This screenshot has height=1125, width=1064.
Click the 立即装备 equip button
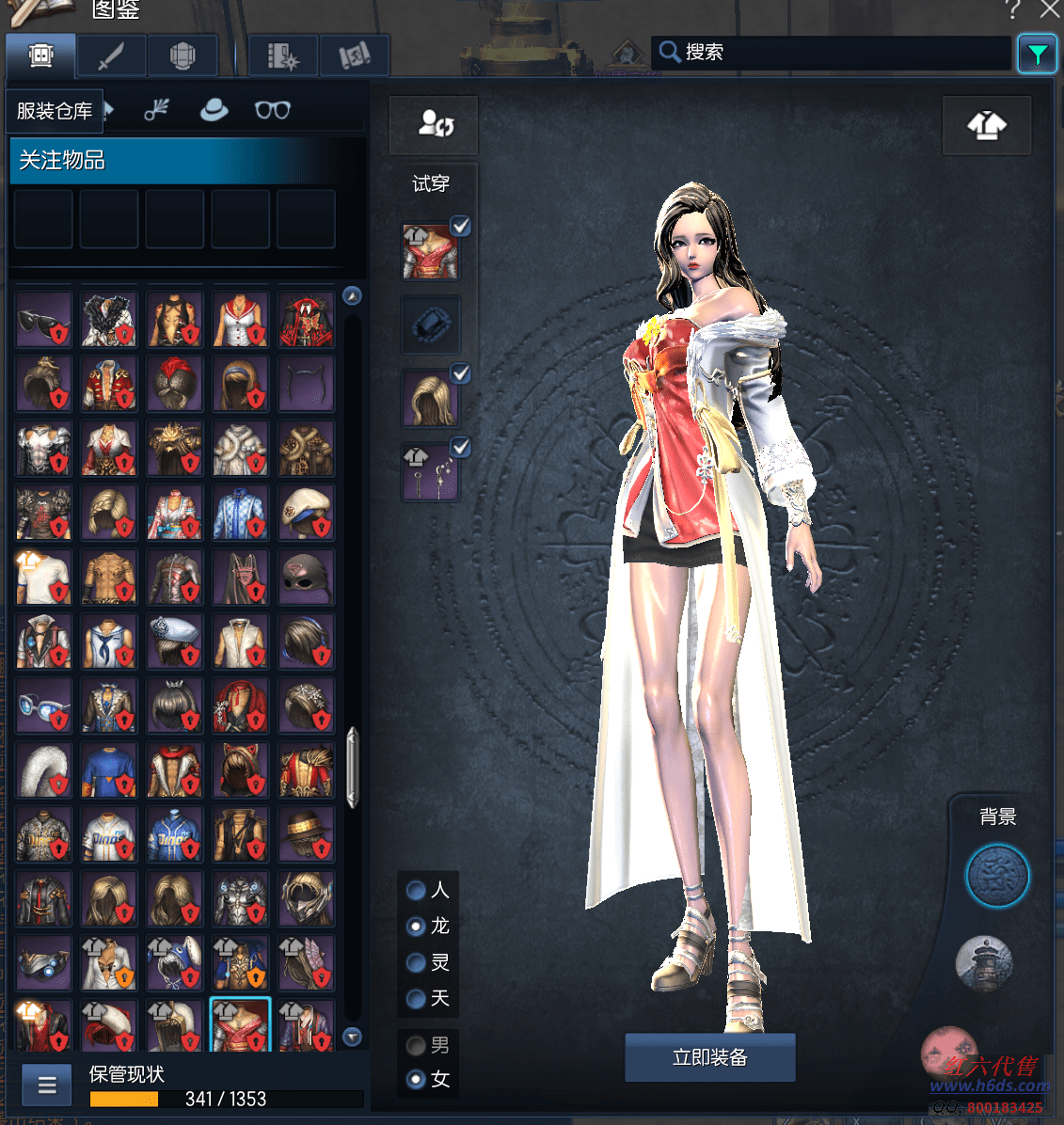point(709,1057)
